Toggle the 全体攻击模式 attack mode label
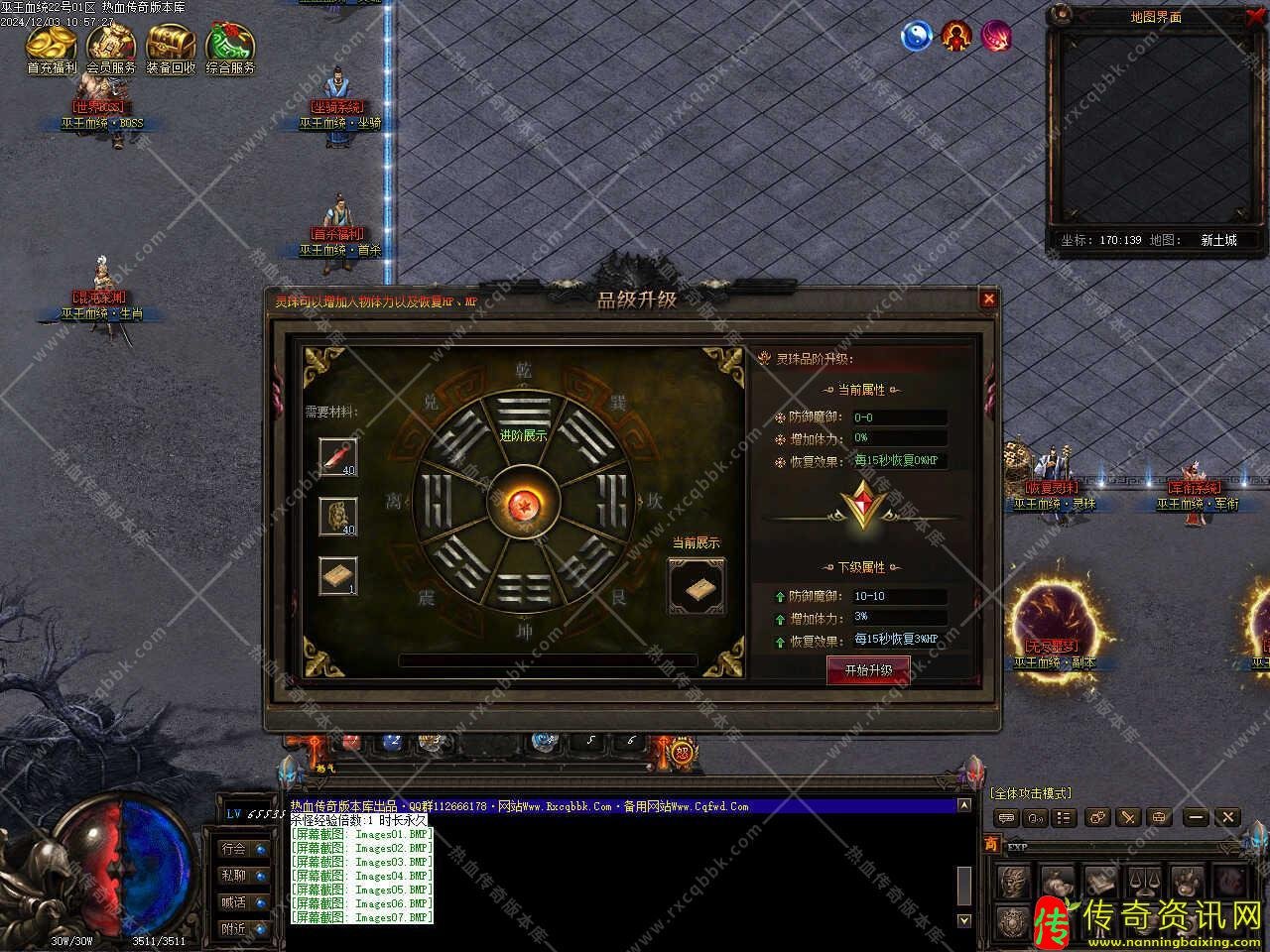 1031,793
